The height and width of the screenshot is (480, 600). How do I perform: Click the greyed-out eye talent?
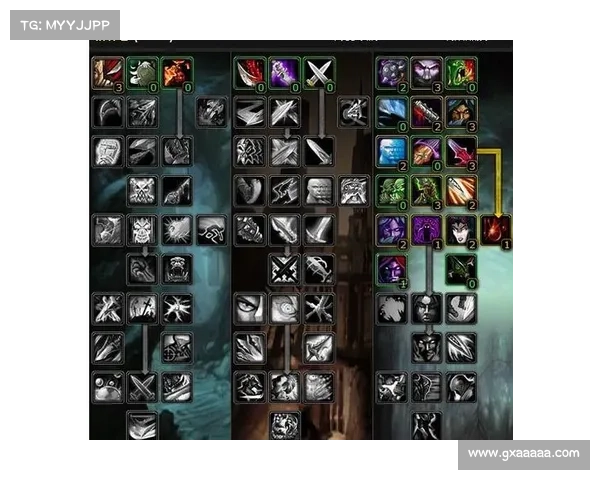249,308
